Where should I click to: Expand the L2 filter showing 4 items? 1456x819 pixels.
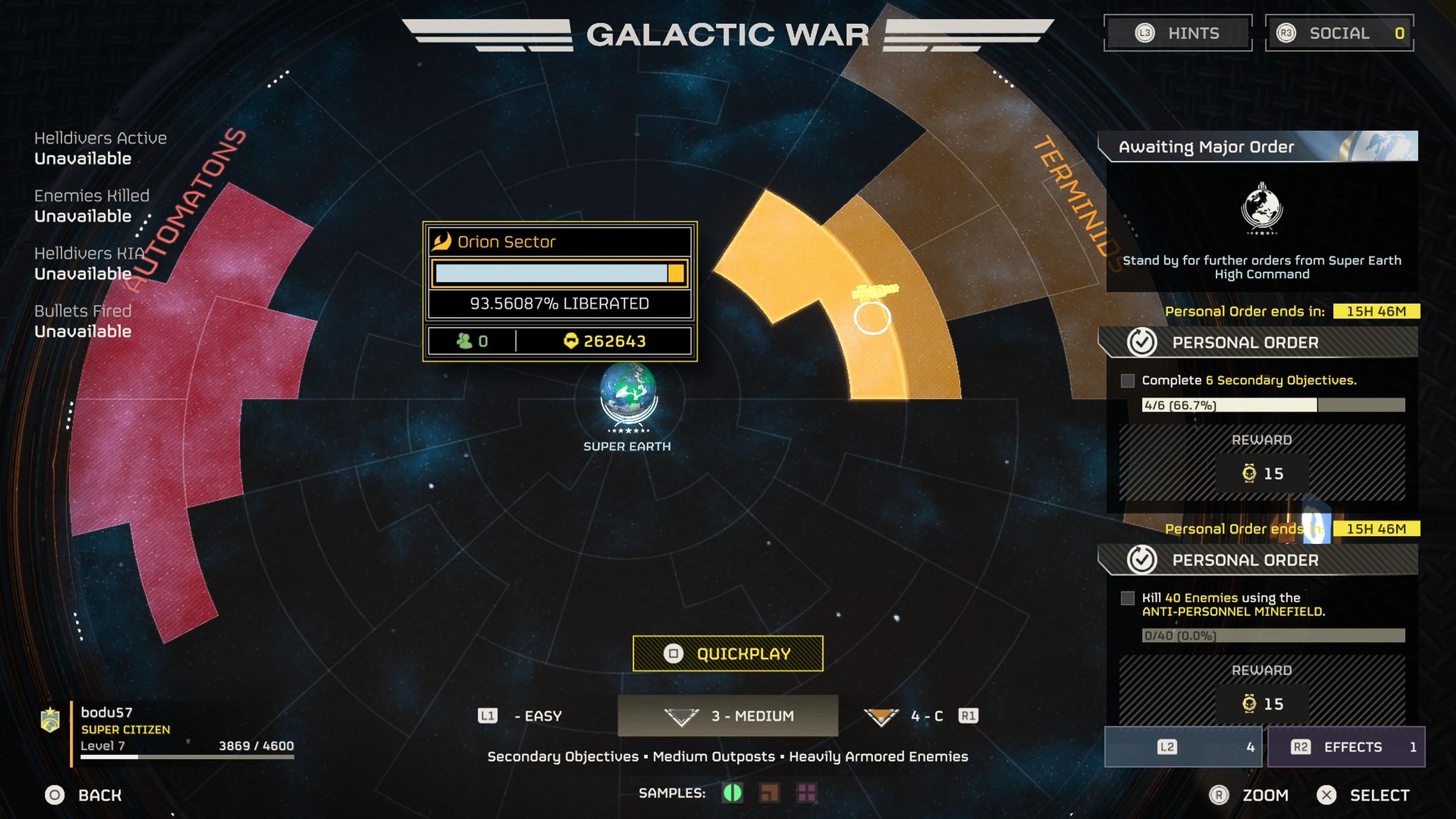pyautogui.click(x=1183, y=746)
